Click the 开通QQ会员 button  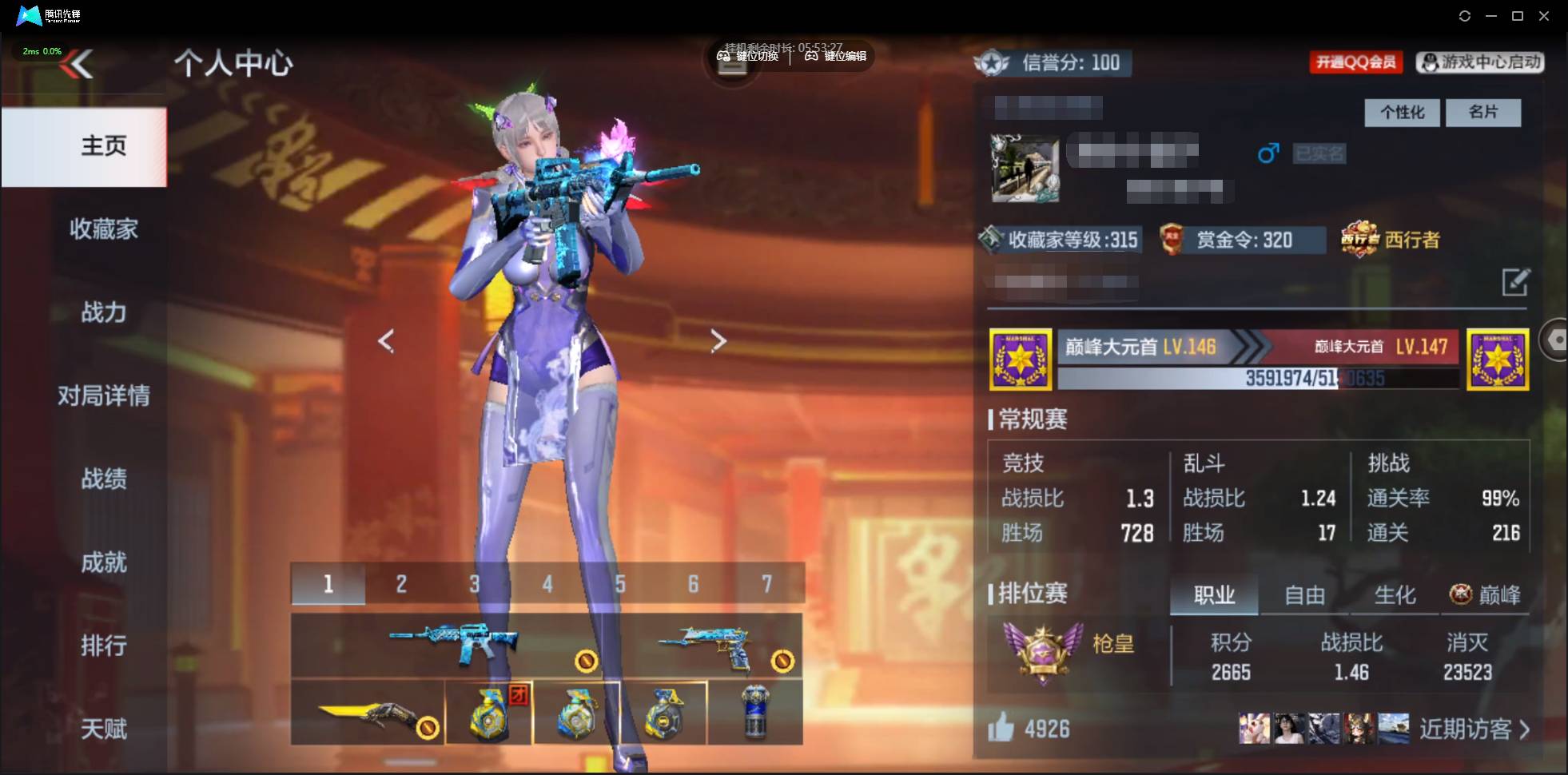tap(1356, 62)
